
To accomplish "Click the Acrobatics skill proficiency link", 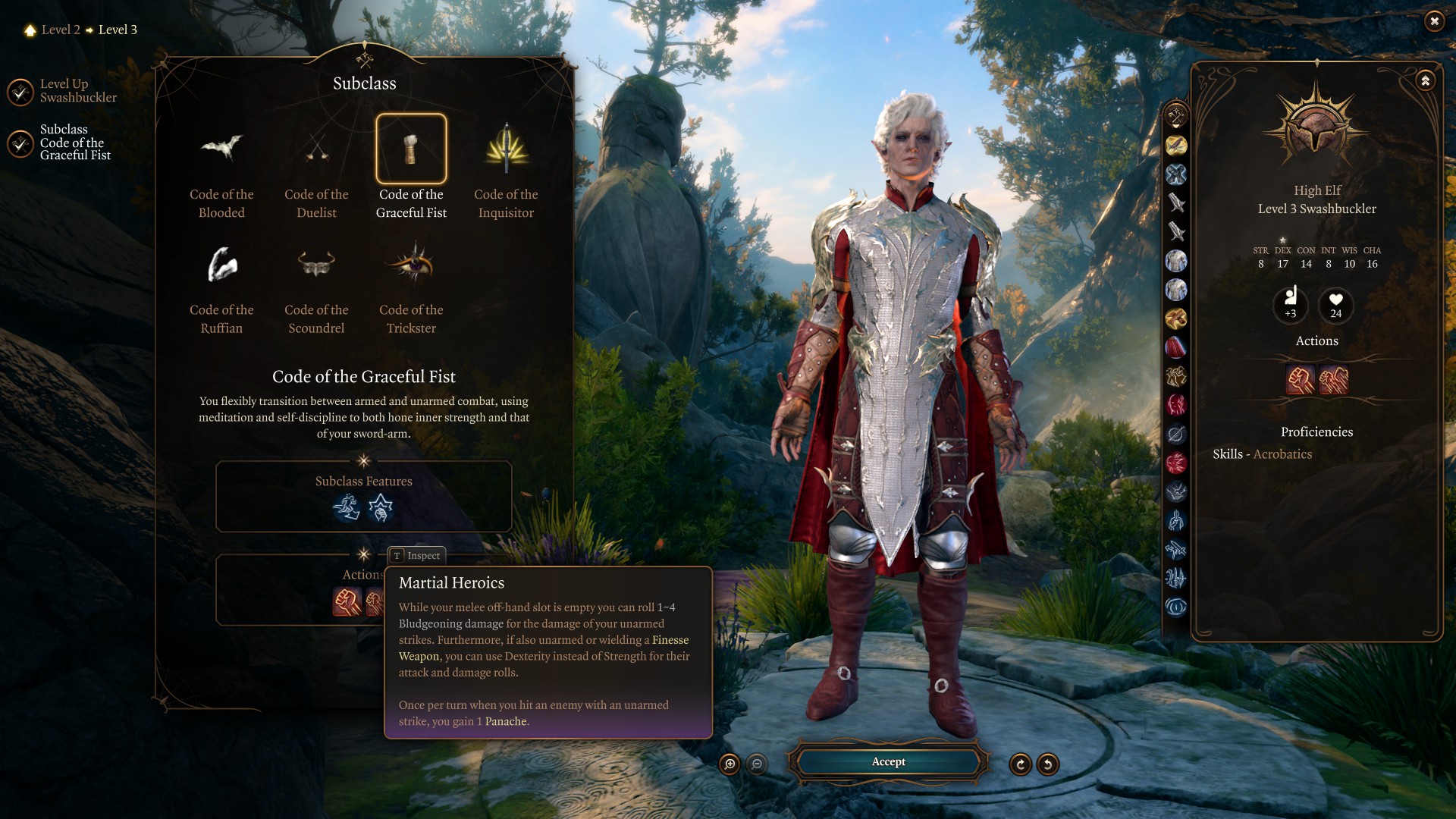I will 1282,454.
